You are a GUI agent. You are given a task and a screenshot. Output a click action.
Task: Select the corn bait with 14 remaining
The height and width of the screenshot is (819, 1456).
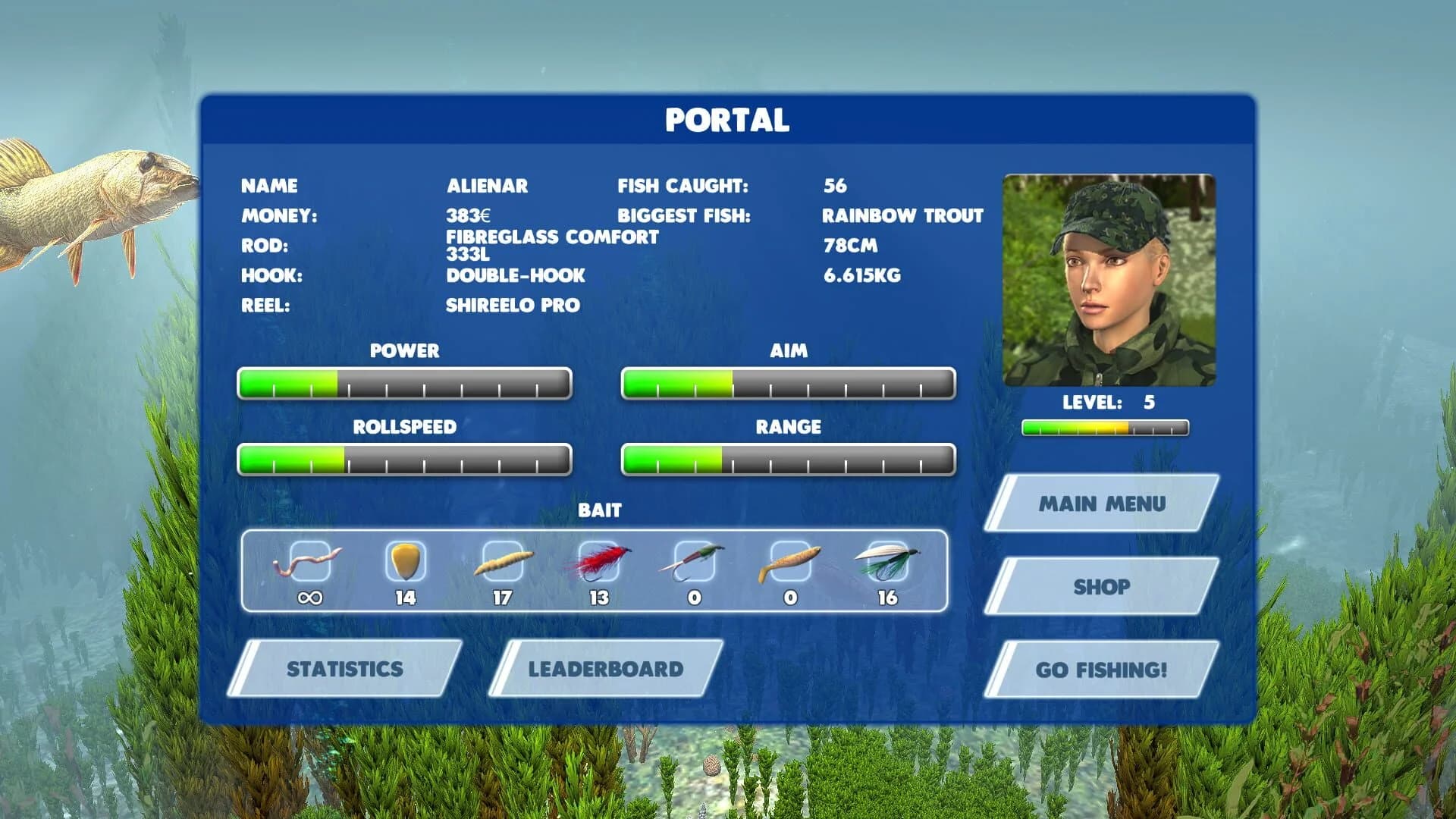pyautogui.click(x=404, y=561)
